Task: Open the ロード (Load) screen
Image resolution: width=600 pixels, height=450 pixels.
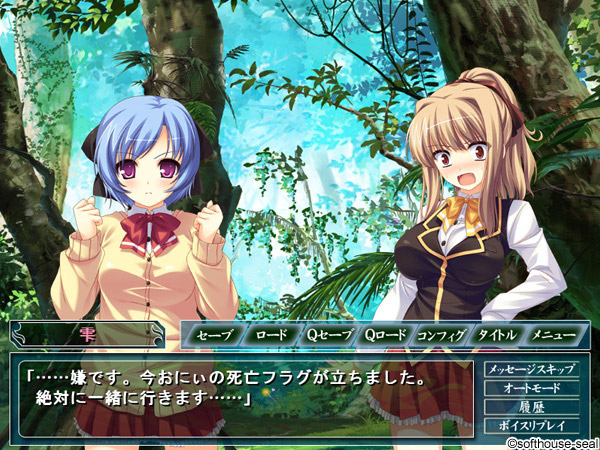Action: click(270, 335)
